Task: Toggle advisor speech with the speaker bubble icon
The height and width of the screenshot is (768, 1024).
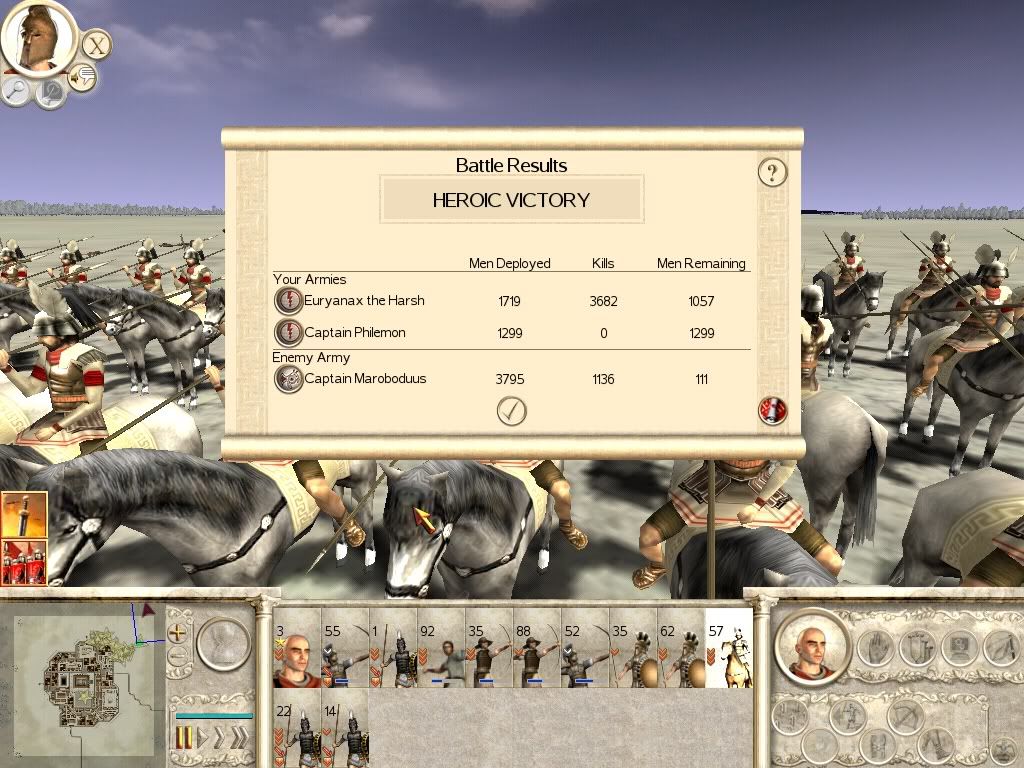Action: (x=82, y=77)
